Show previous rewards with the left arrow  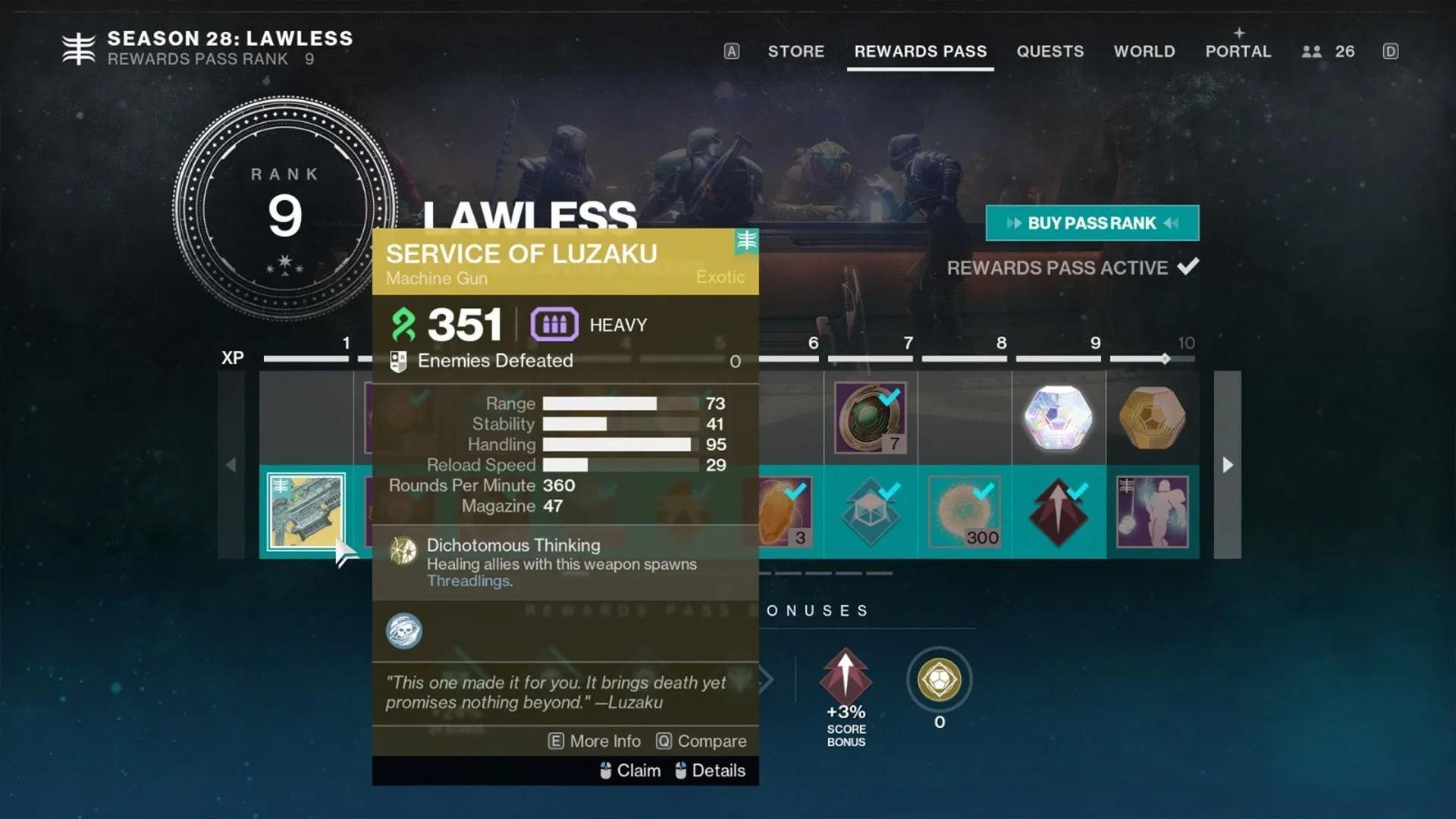point(231,465)
